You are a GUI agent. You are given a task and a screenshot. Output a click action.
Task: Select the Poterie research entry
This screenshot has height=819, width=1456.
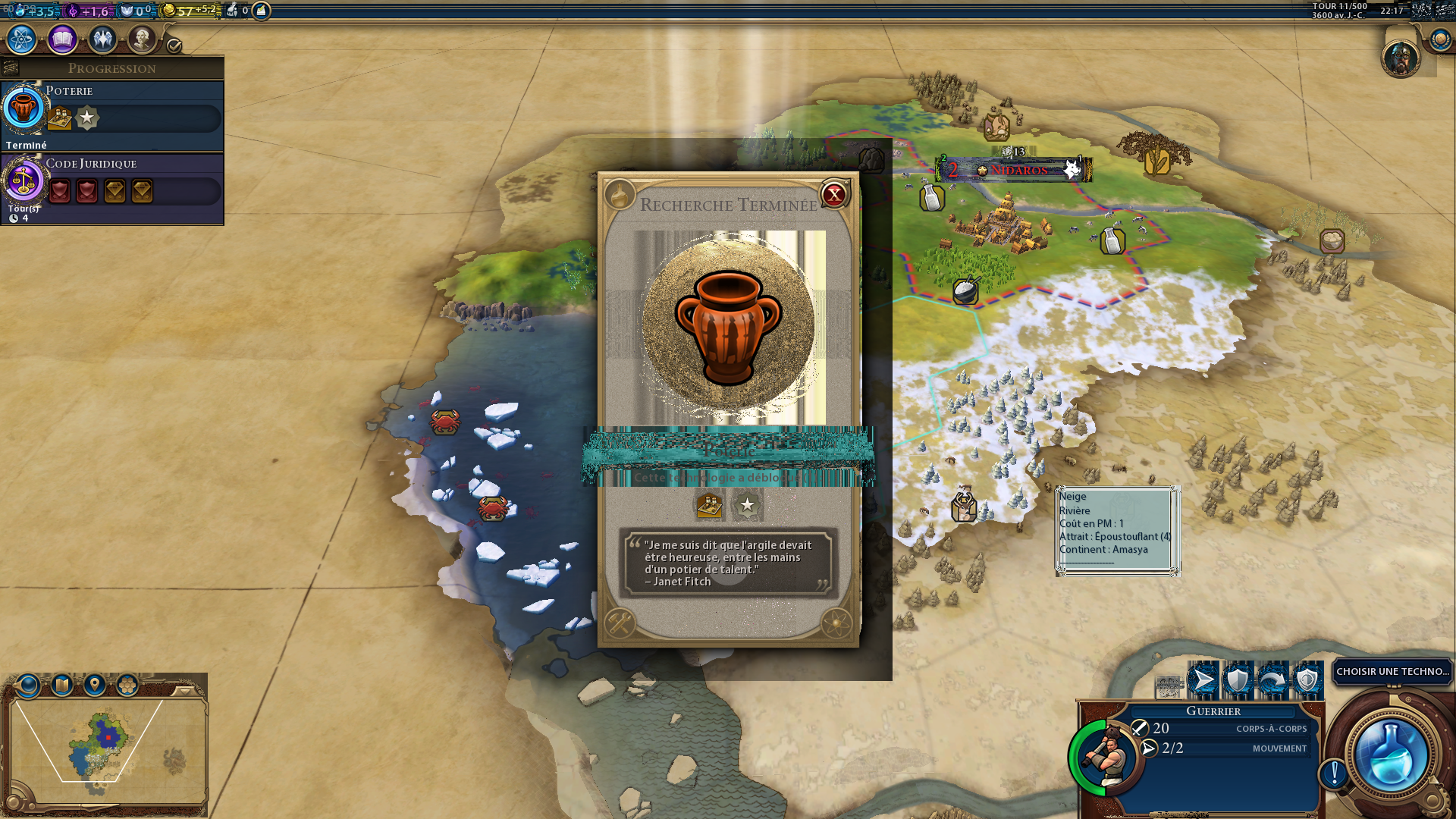(112, 115)
